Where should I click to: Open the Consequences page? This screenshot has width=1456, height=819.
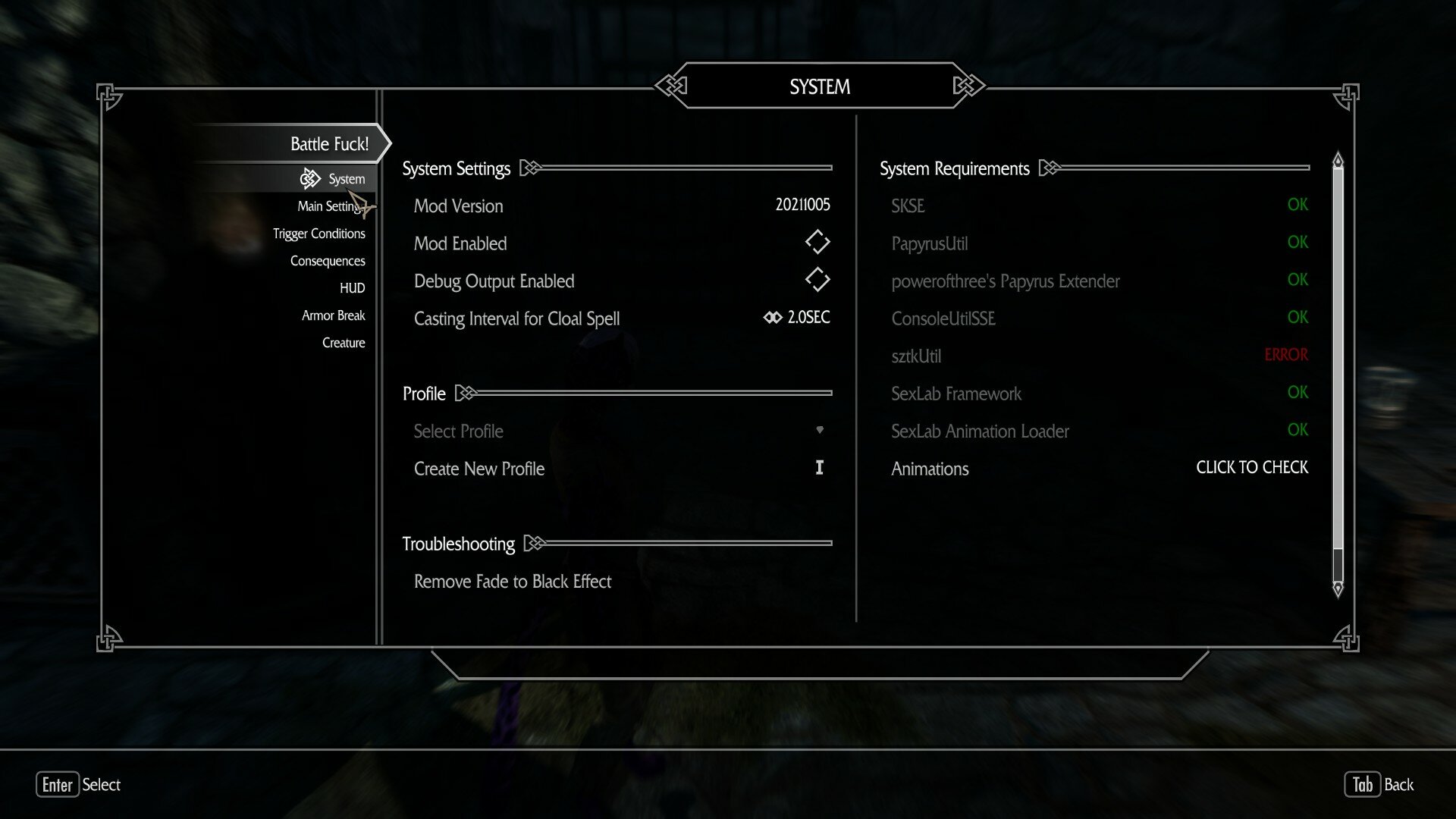pyautogui.click(x=327, y=261)
